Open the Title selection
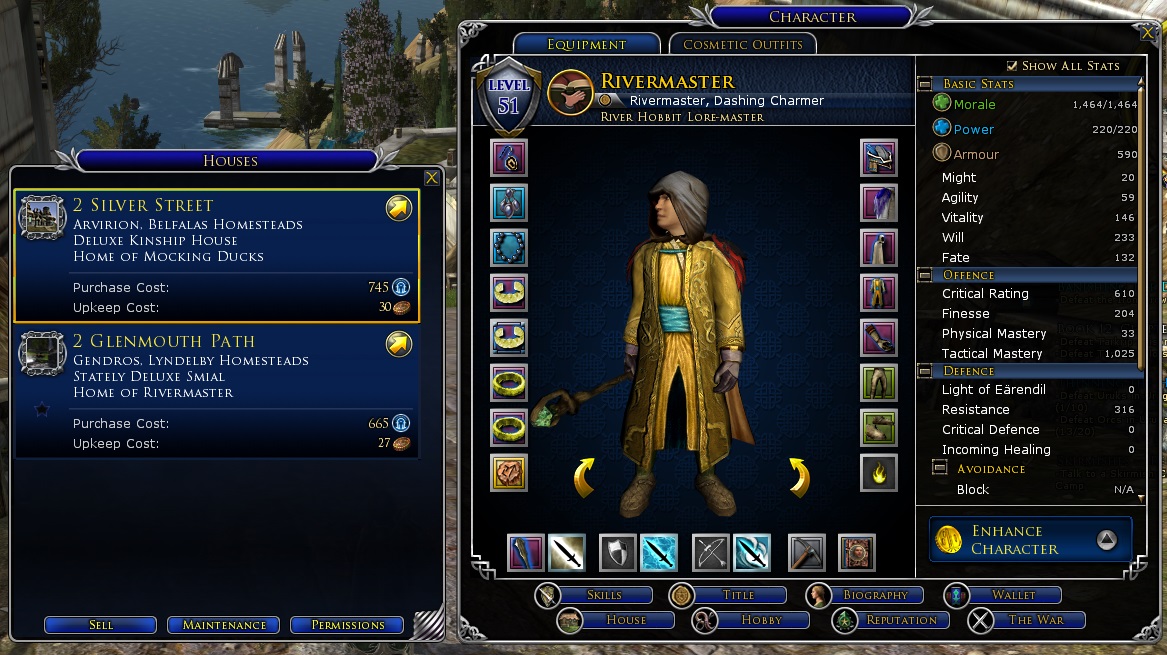 [738, 595]
